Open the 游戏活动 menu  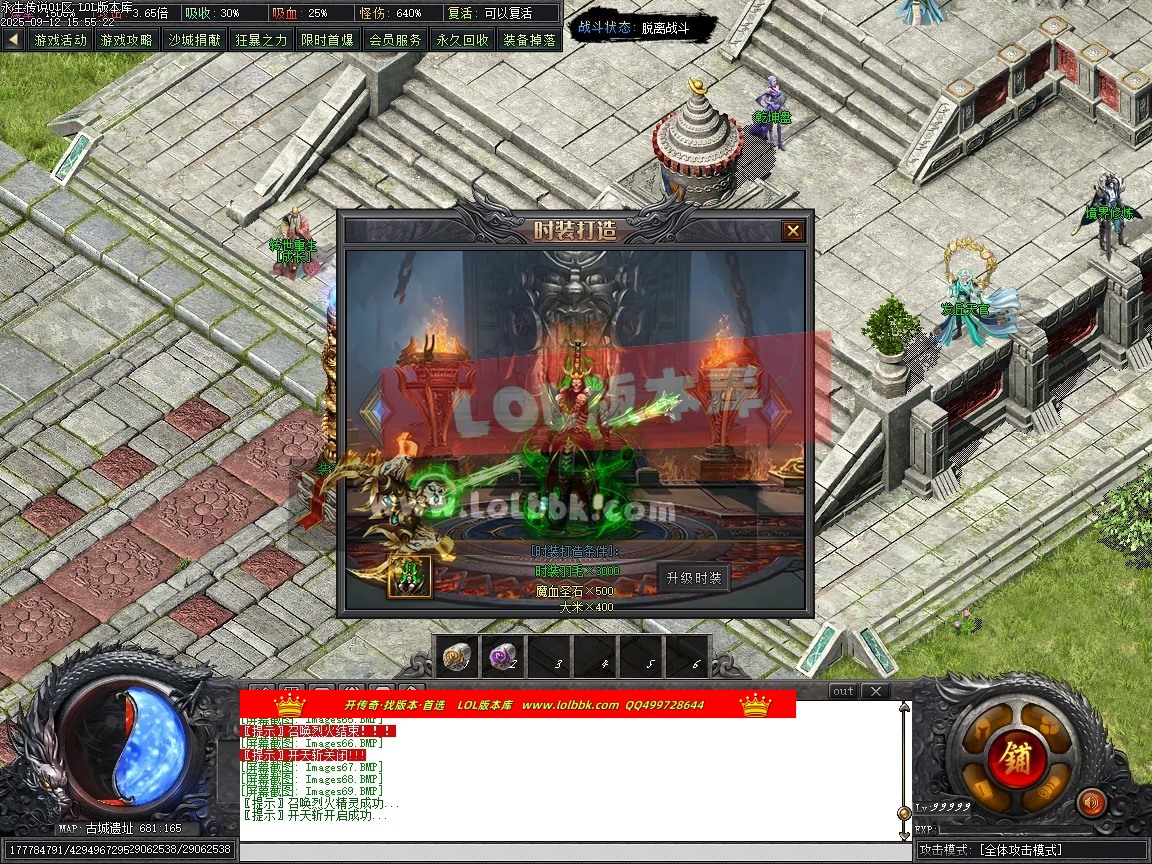coord(60,40)
